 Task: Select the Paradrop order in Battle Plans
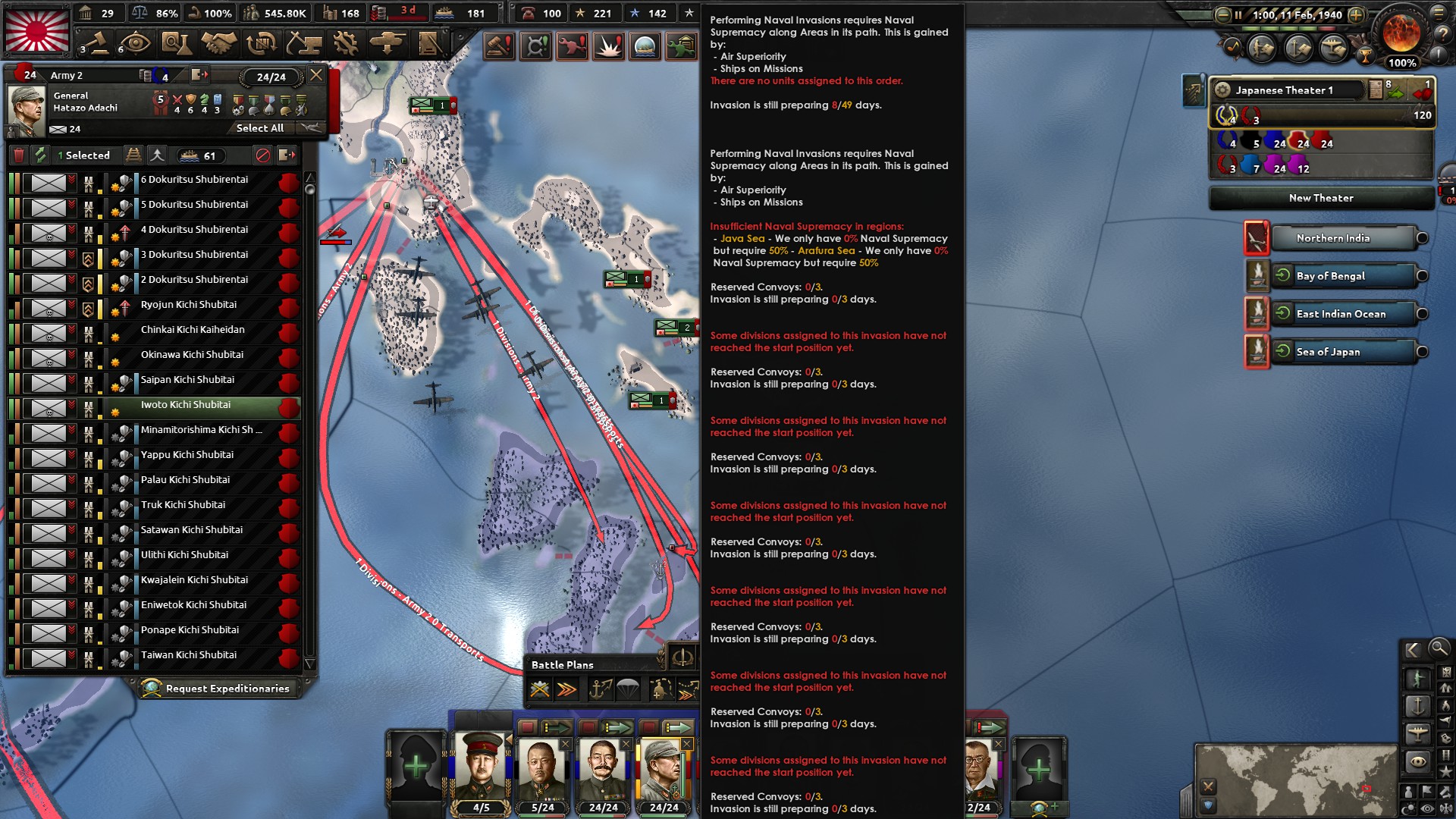click(627, 689)
